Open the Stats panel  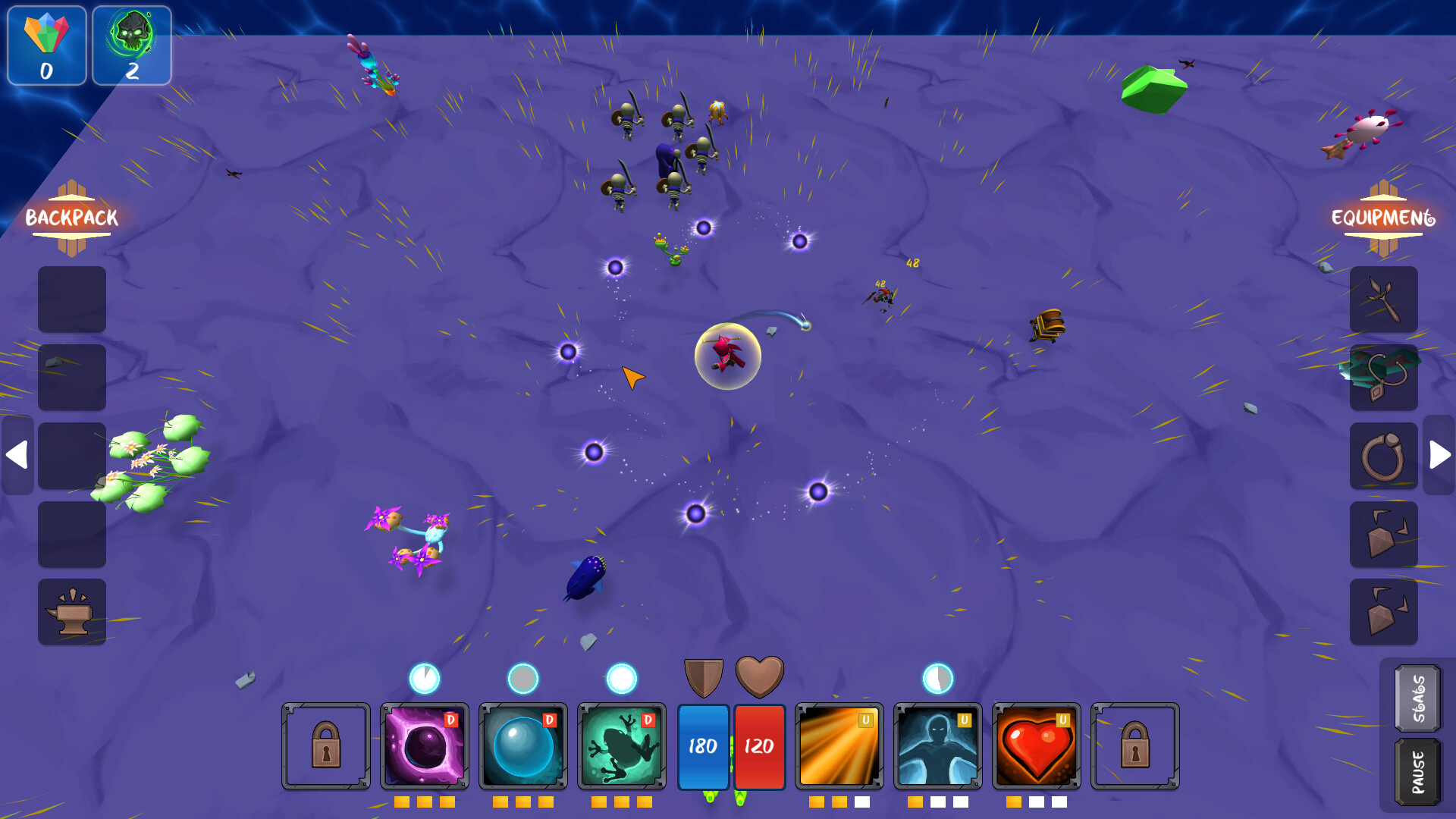coord(1417,699)
